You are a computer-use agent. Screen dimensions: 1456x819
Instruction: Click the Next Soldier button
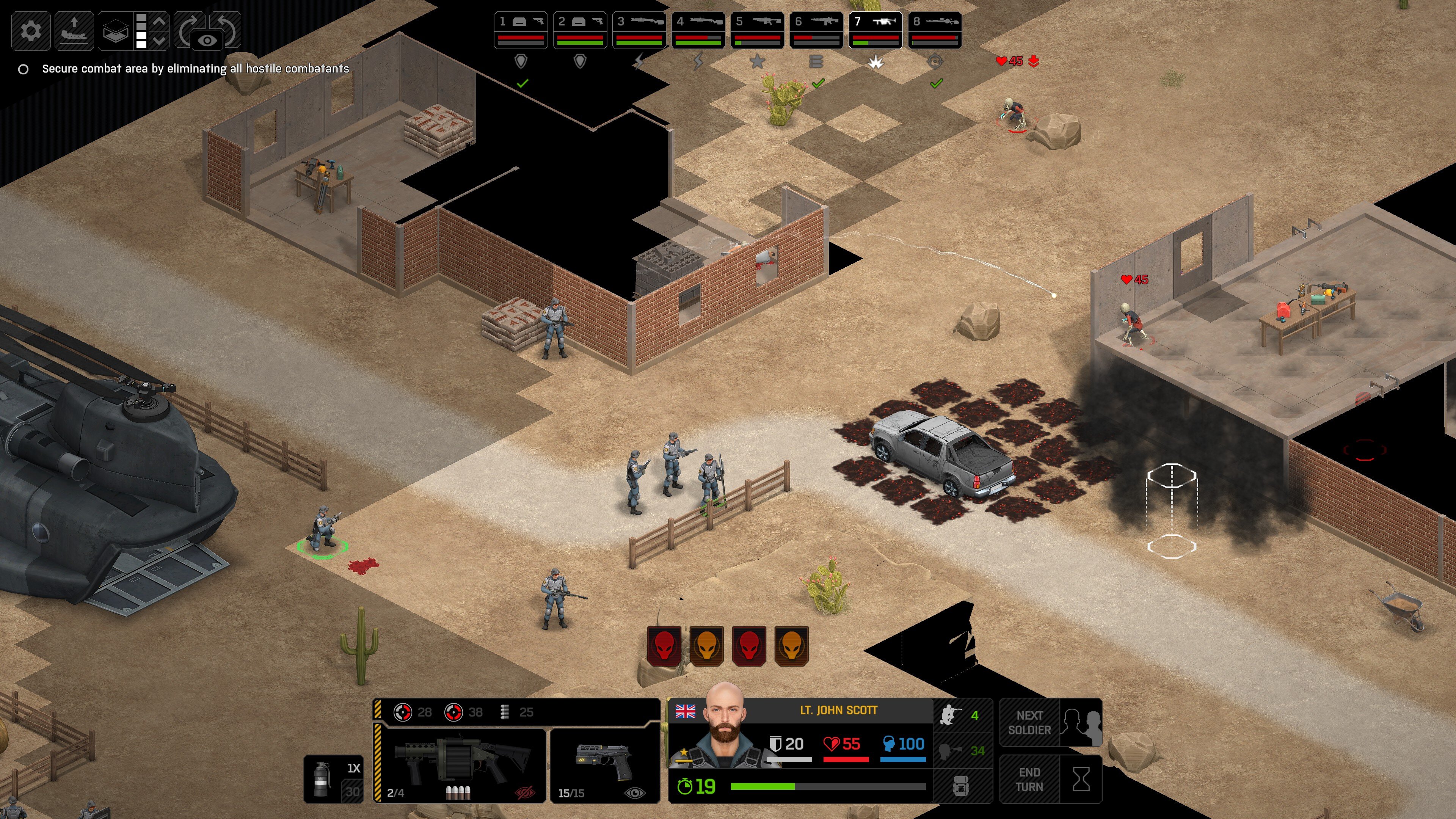(x=1050, y=723)
